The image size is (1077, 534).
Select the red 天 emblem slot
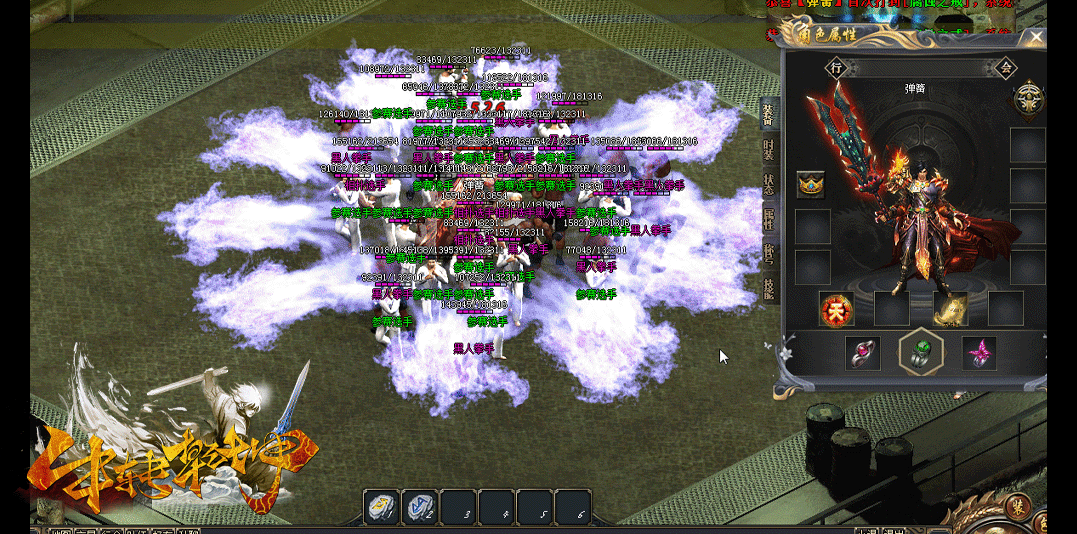click(834, 309)
